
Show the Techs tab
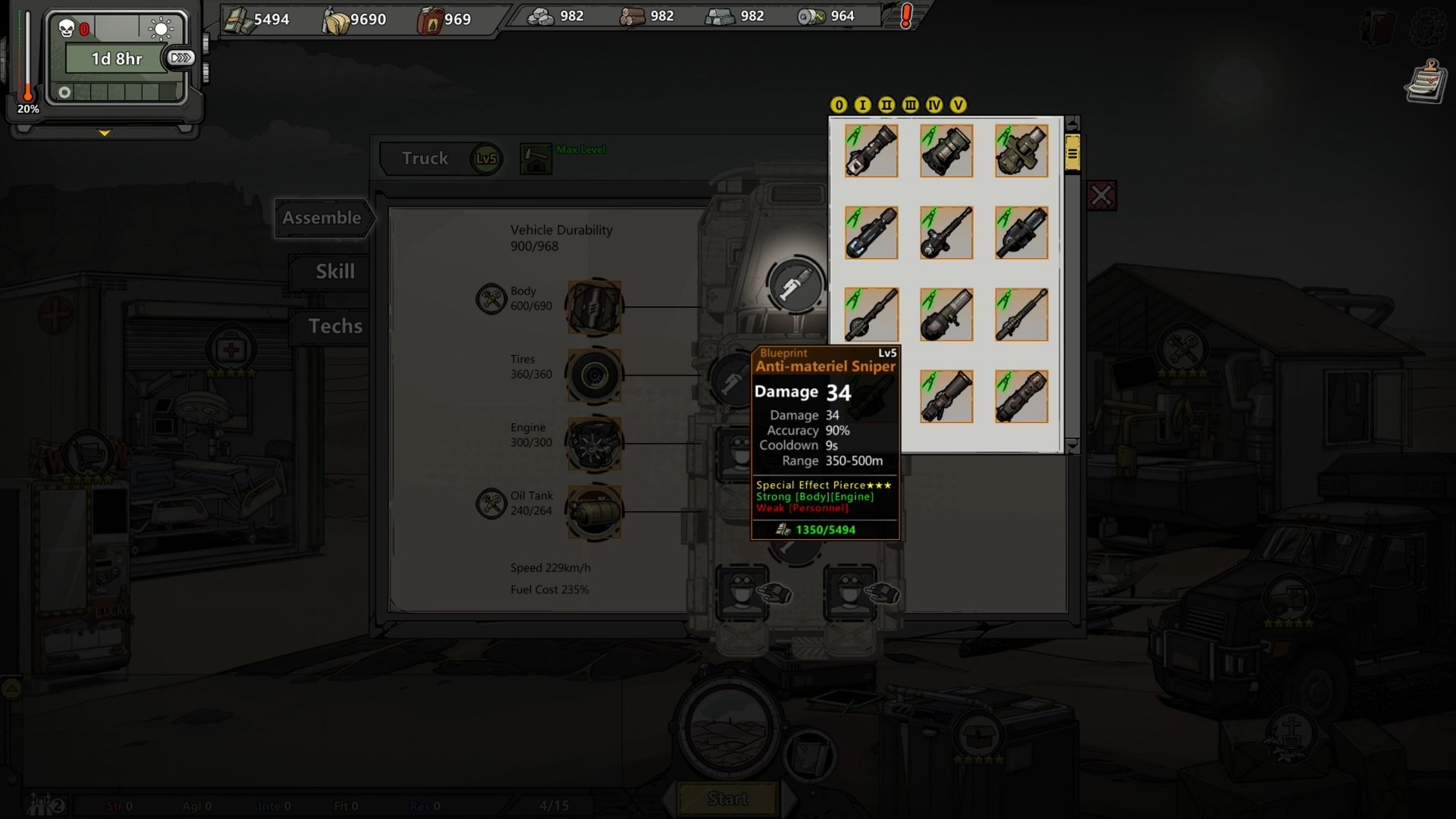tap(334, 326)
